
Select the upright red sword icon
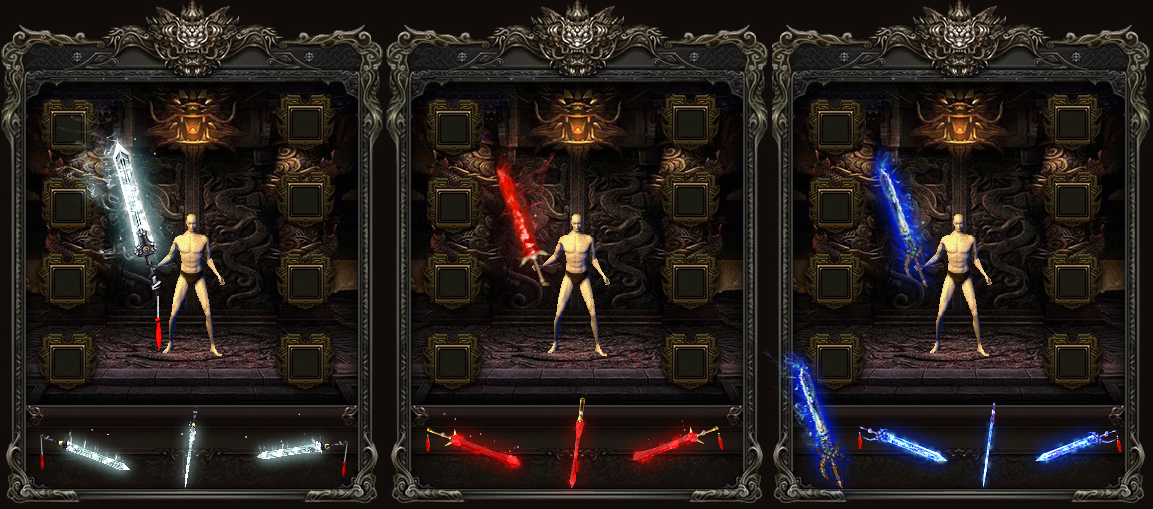coord(579,443)
